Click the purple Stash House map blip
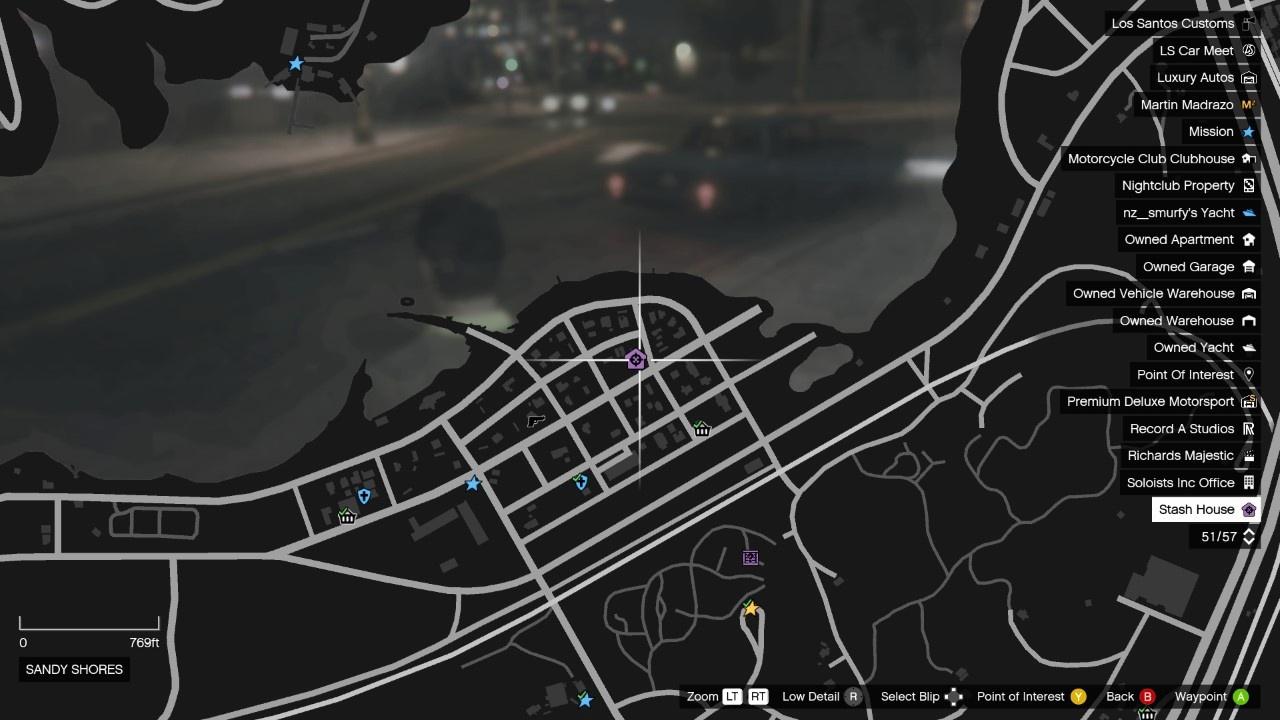1280x720 pixels. 636,360
